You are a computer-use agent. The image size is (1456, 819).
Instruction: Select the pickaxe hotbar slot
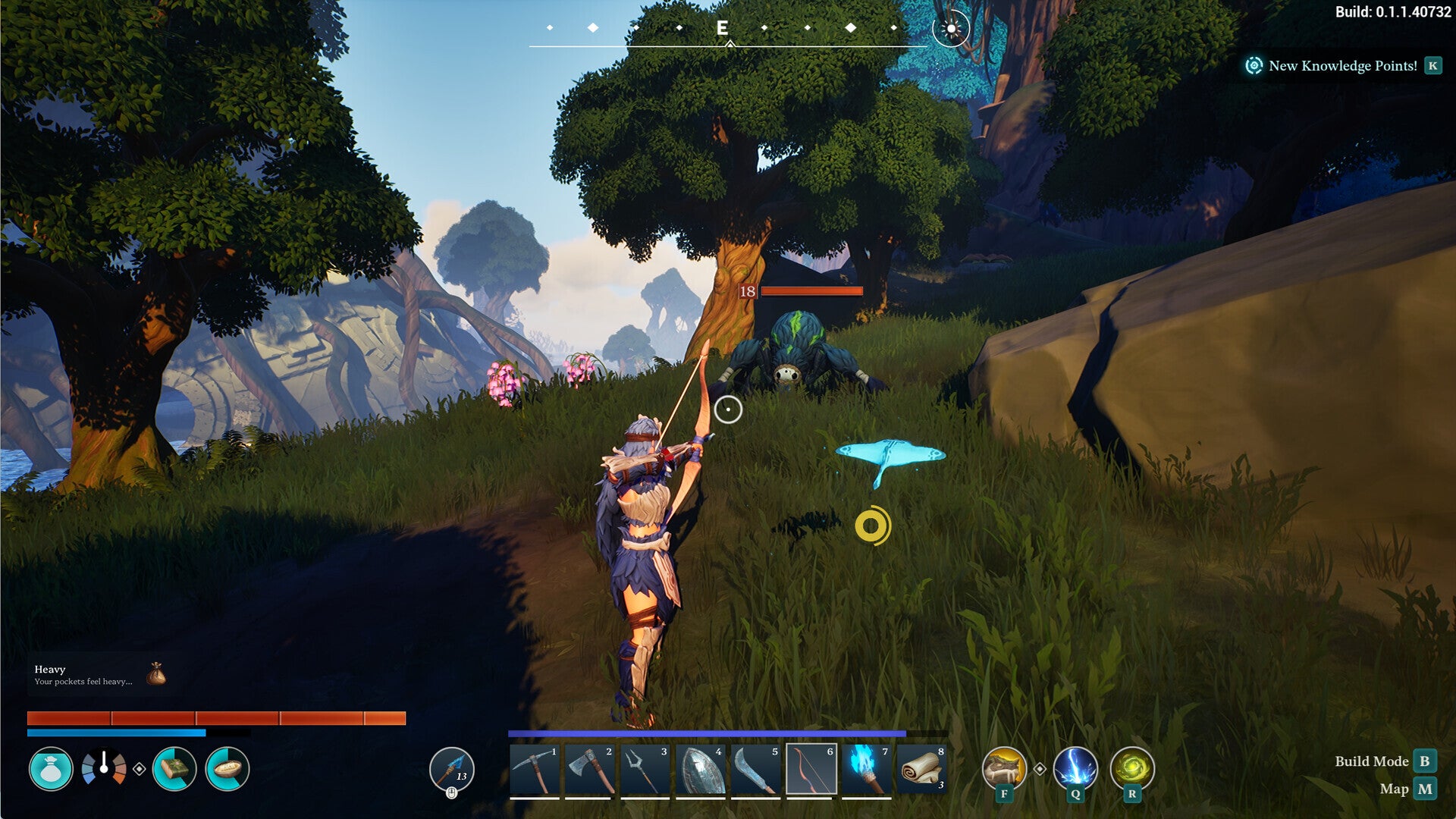[535, 770]
